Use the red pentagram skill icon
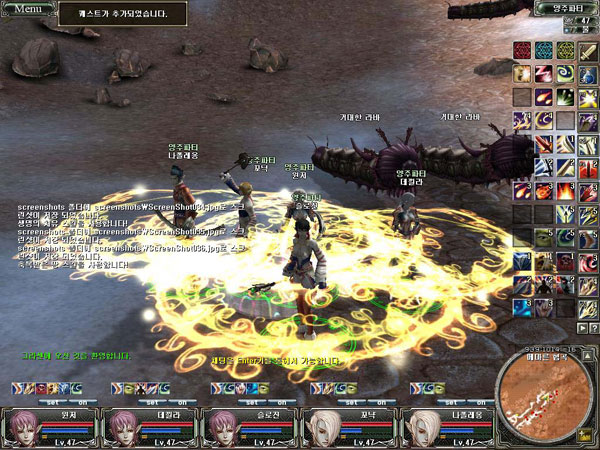 coord(521,51)
